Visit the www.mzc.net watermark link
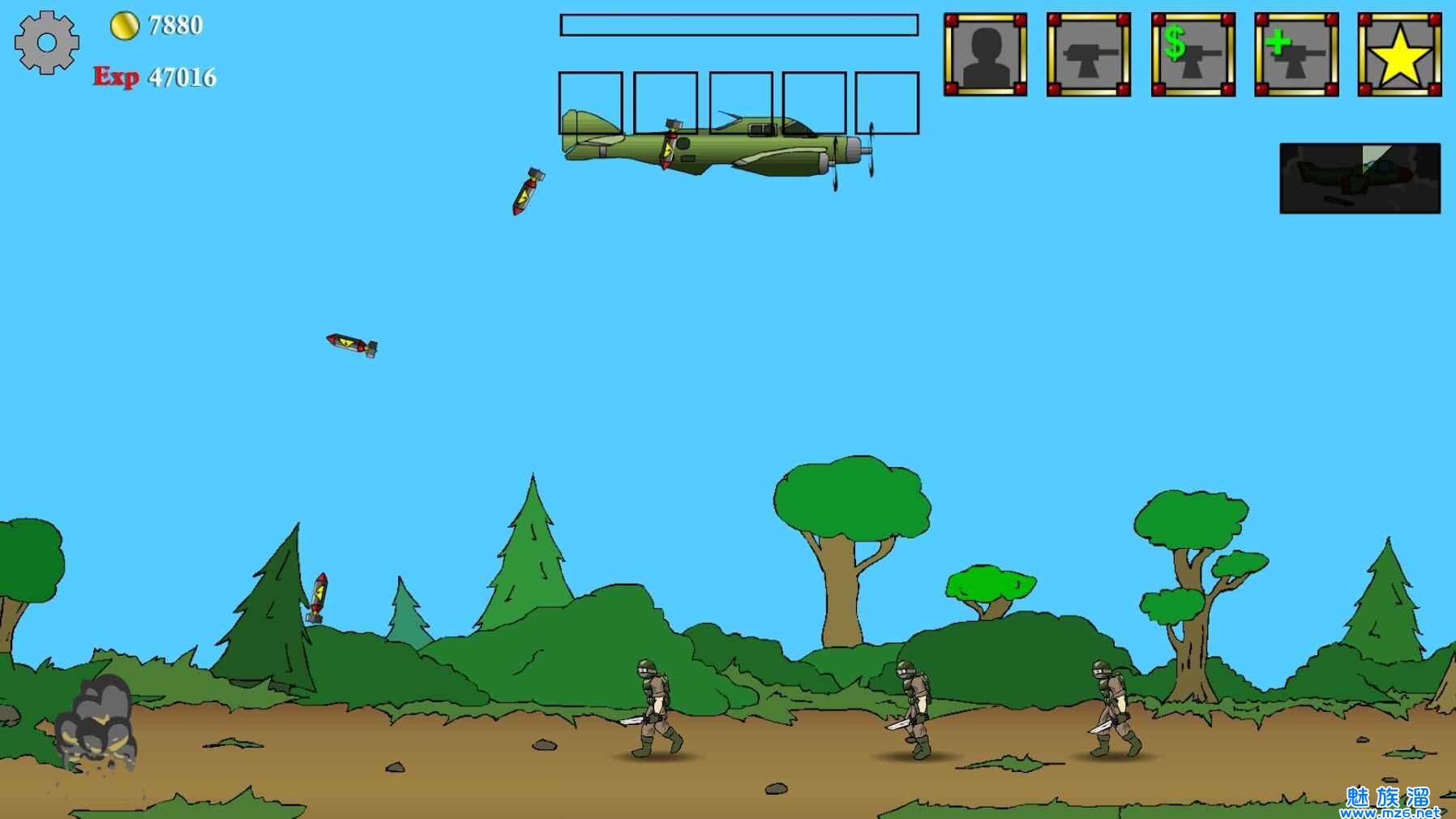The height and width of the screenshot is (819, 1456). (1390, 811)
